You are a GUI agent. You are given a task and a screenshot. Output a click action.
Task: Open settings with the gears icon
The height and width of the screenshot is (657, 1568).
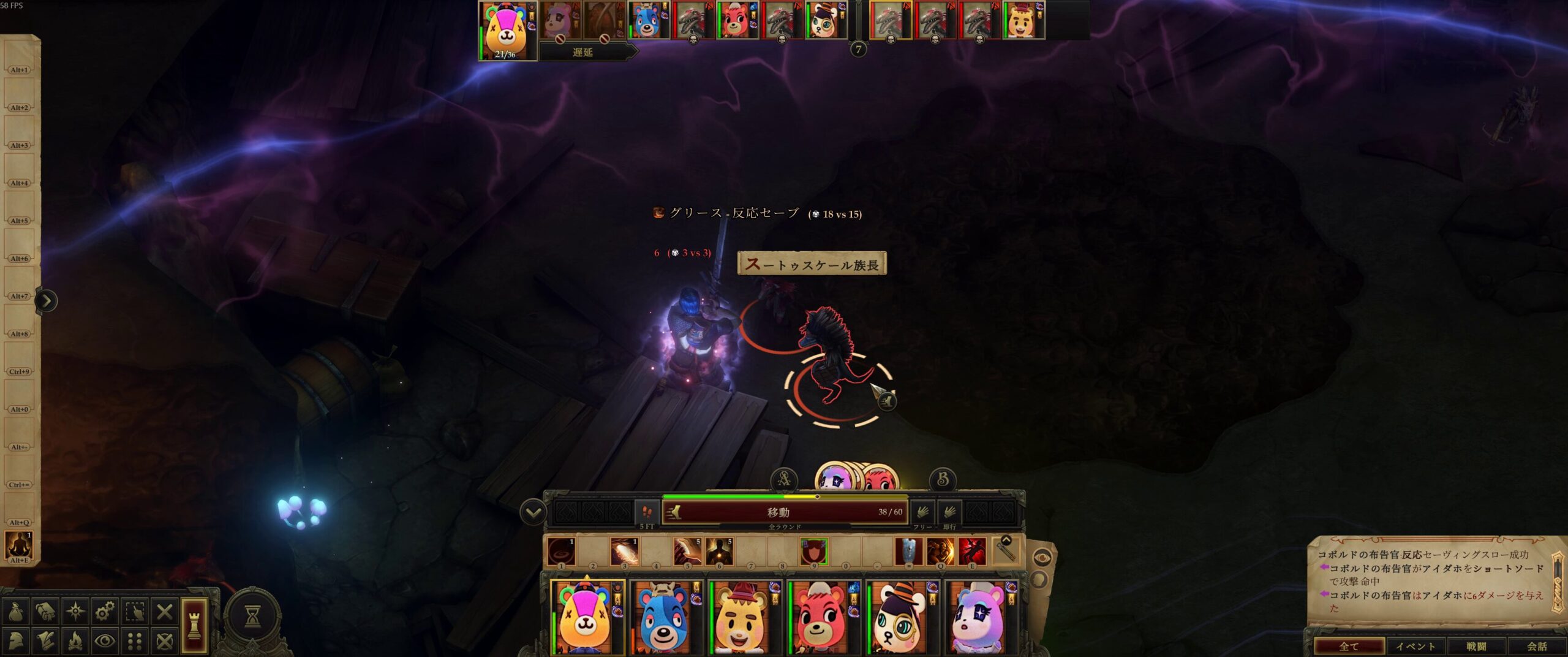tap(105, 611)
